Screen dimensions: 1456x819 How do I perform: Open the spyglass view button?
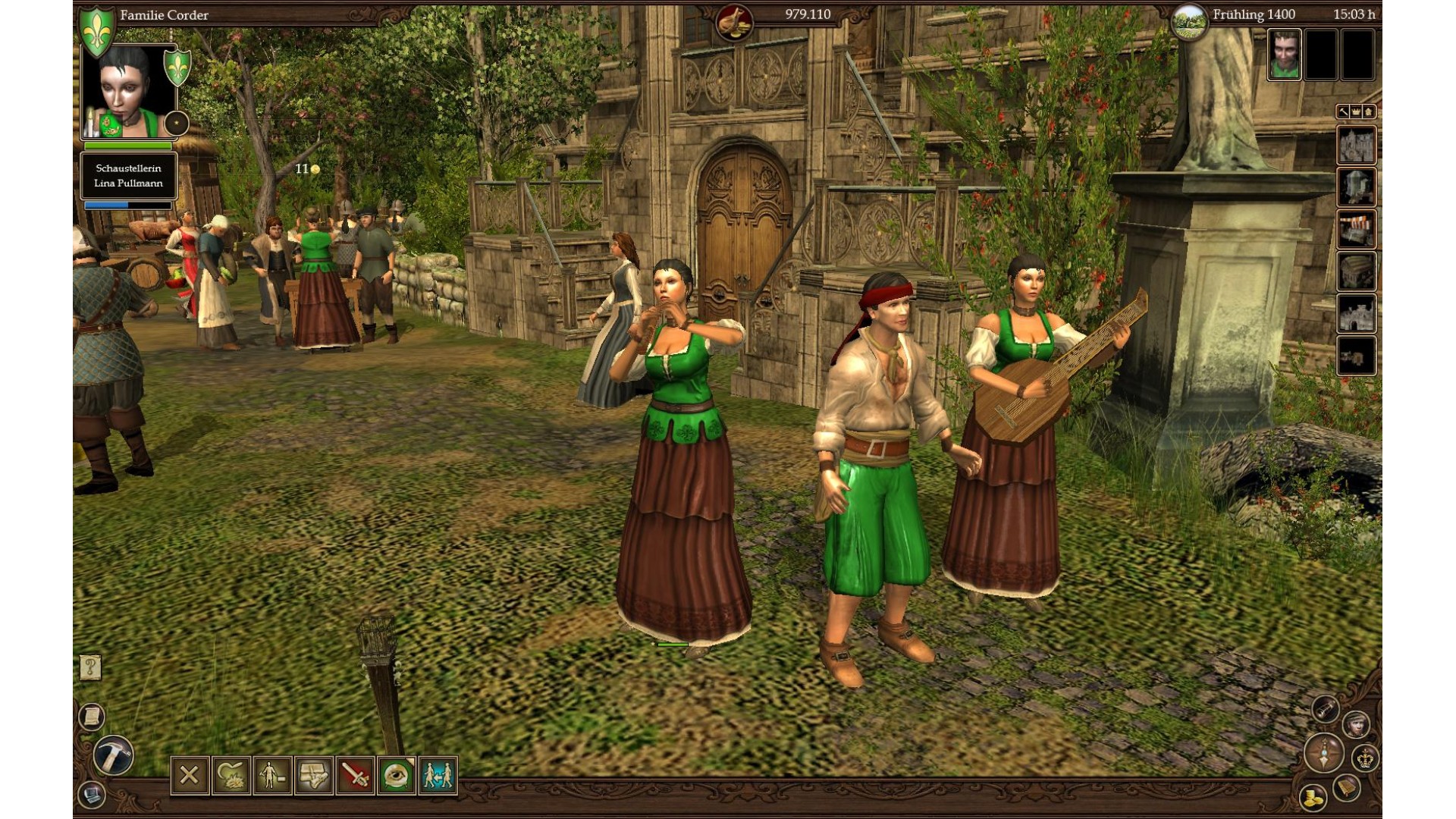tap(1325, 709)
